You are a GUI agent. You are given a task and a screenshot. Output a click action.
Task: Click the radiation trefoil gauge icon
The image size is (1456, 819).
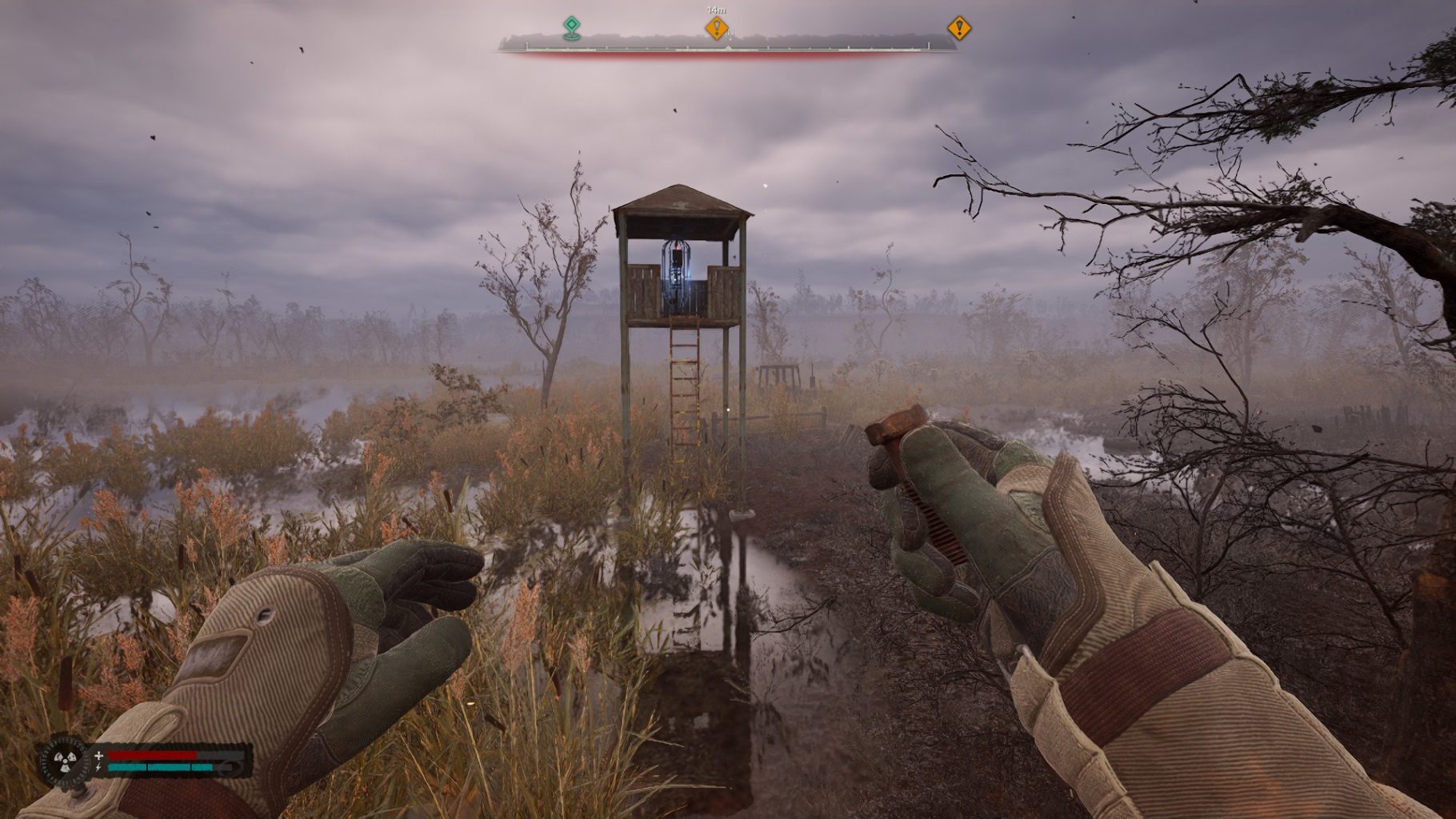[x=64, y=761]
